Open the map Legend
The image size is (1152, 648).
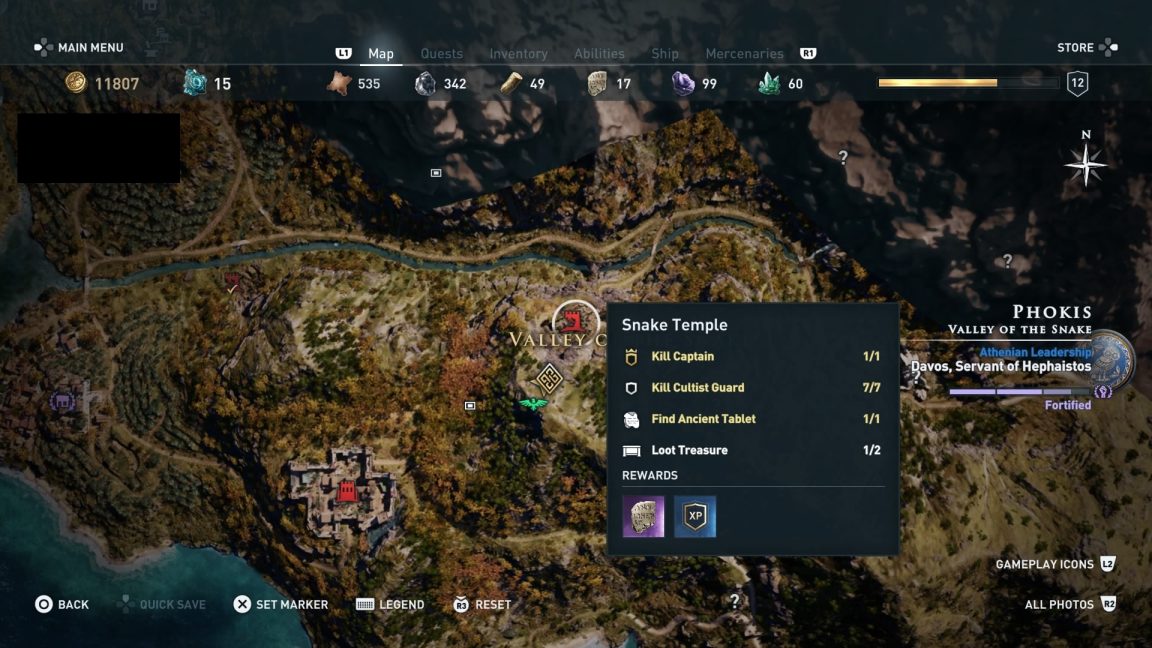[x=390, y=604]
